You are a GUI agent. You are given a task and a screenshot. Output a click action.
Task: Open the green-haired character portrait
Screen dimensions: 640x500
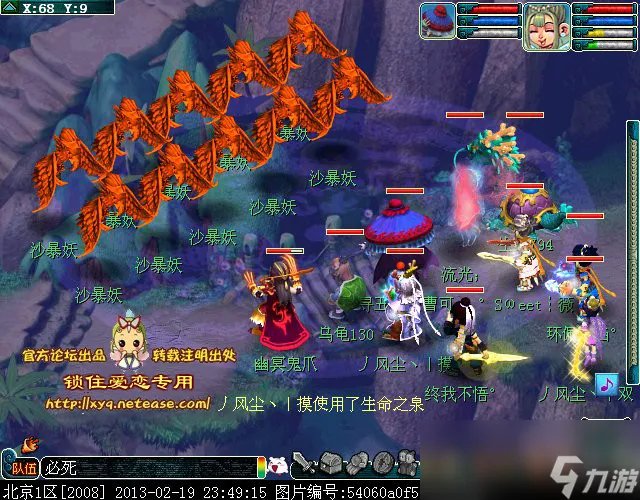coord(546,26)
